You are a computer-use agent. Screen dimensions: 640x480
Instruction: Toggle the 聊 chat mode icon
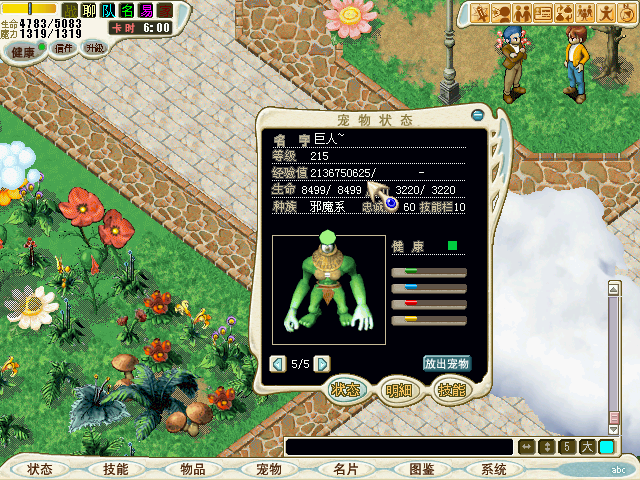coord(89,10)
